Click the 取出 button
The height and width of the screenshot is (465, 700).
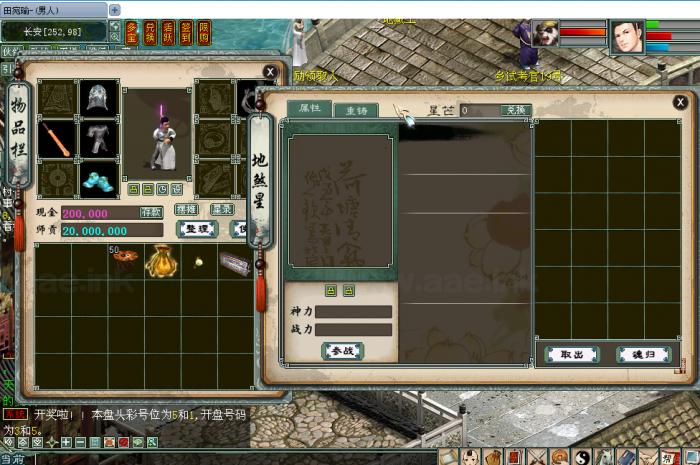tap(572, 354)
